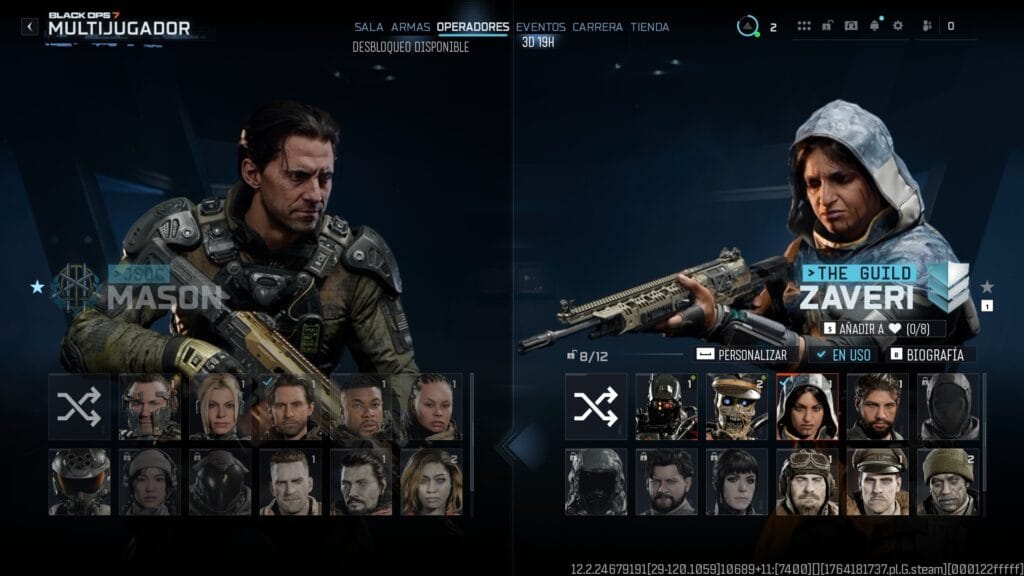Open the ARMAS tab
1024x576 pixels.
point(410,27)
